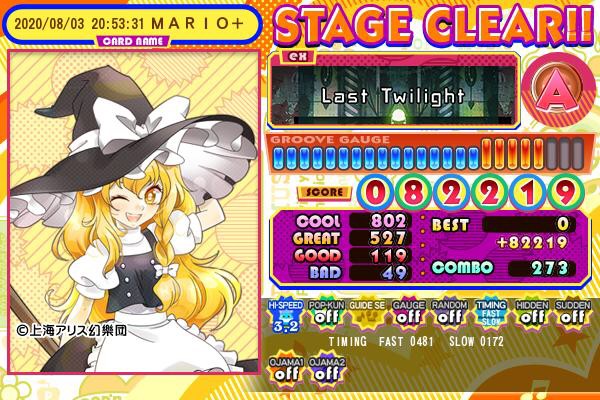Toggle the OJAMA2 option badge

pyautogui.click(x=325, y=370)
